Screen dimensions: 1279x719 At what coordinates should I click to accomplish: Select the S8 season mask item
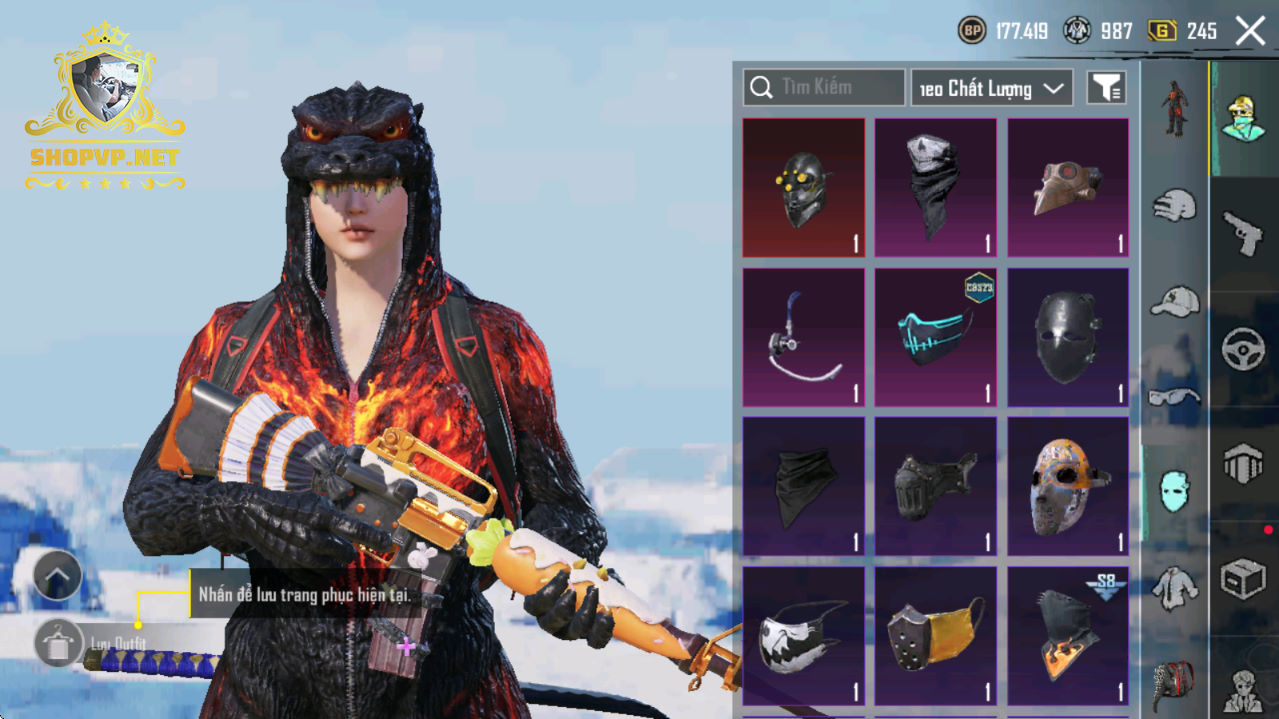click(x=1067, y=635)
